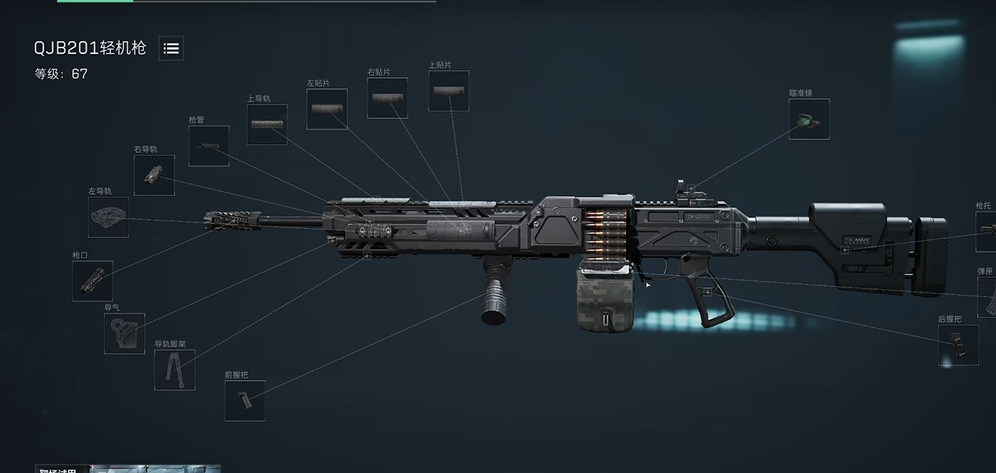Select the 瞄准镜 optic sight slot
The height and width of the screenshot is (473, 996).
(808, 119)
